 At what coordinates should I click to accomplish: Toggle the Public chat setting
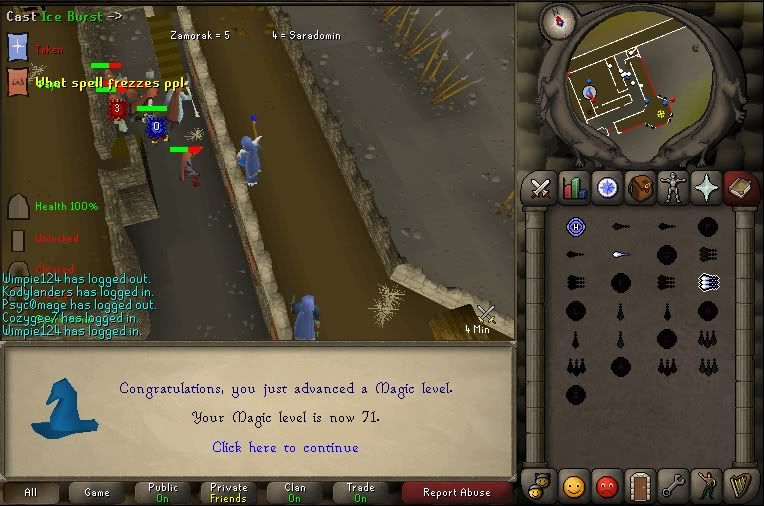(163, 492)
